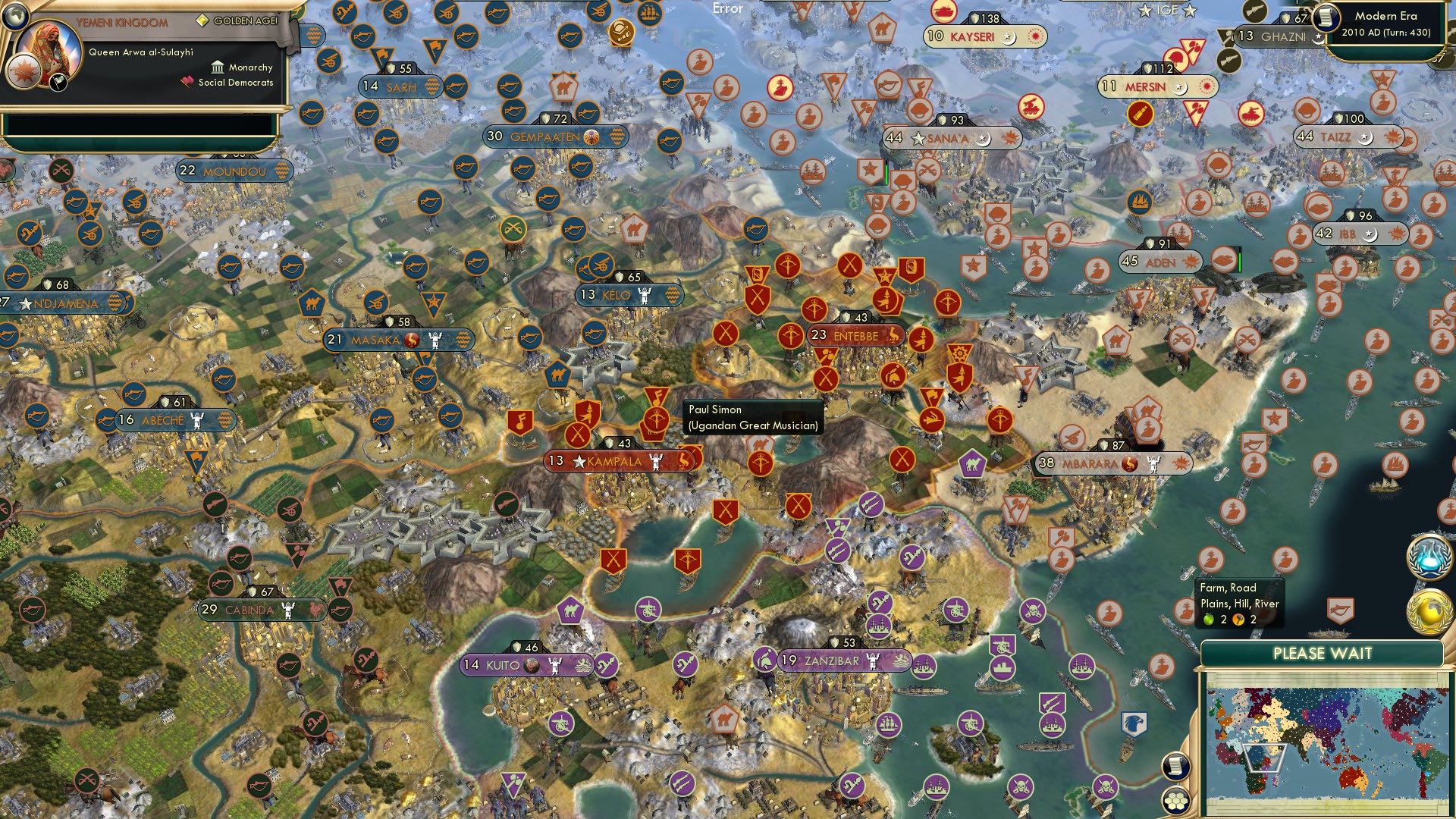Image resolution: width=1456 pixels, height=819 pixels.
Task: Open the Kampala capital city screen
Action: 613,459
